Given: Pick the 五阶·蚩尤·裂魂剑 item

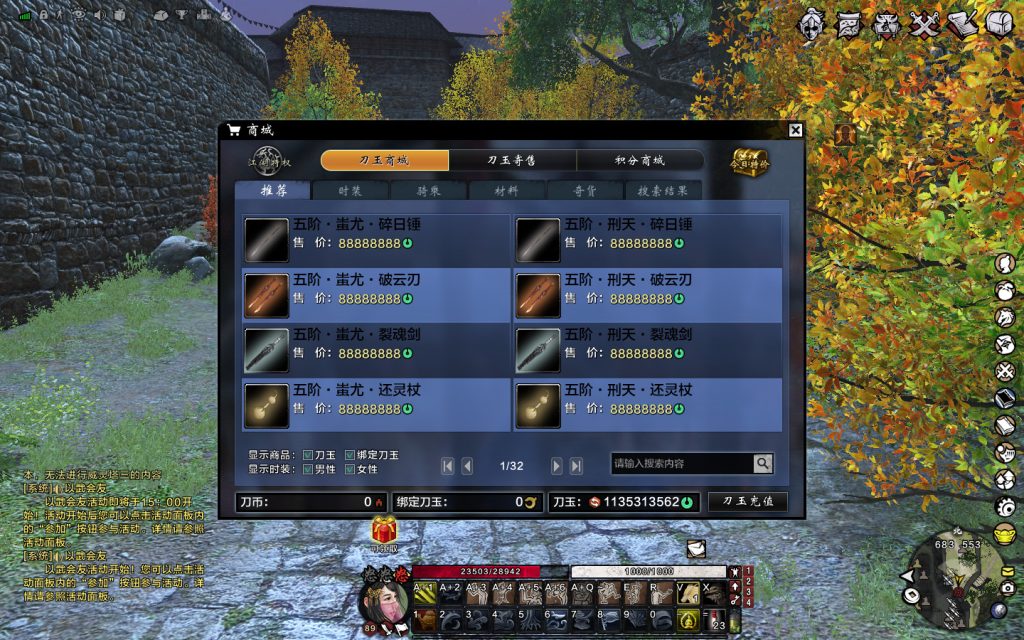Looking at the screenshot, I should [x=376, y=350].
